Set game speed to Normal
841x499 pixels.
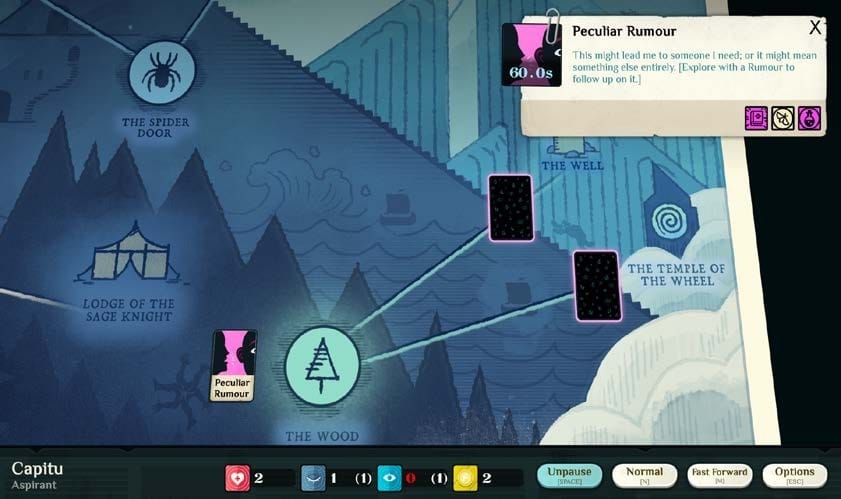tap(644, 476)
